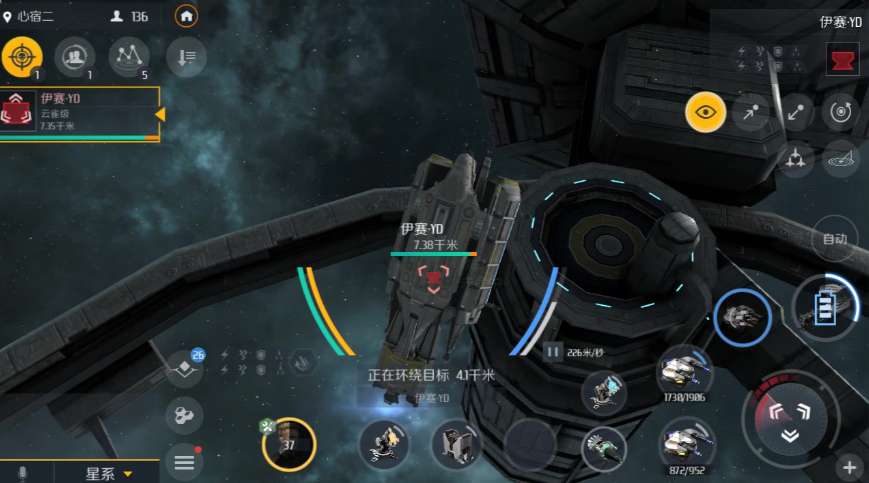869x483 pixels.
Task: Open the hamburger main menu
Action: 184,462
